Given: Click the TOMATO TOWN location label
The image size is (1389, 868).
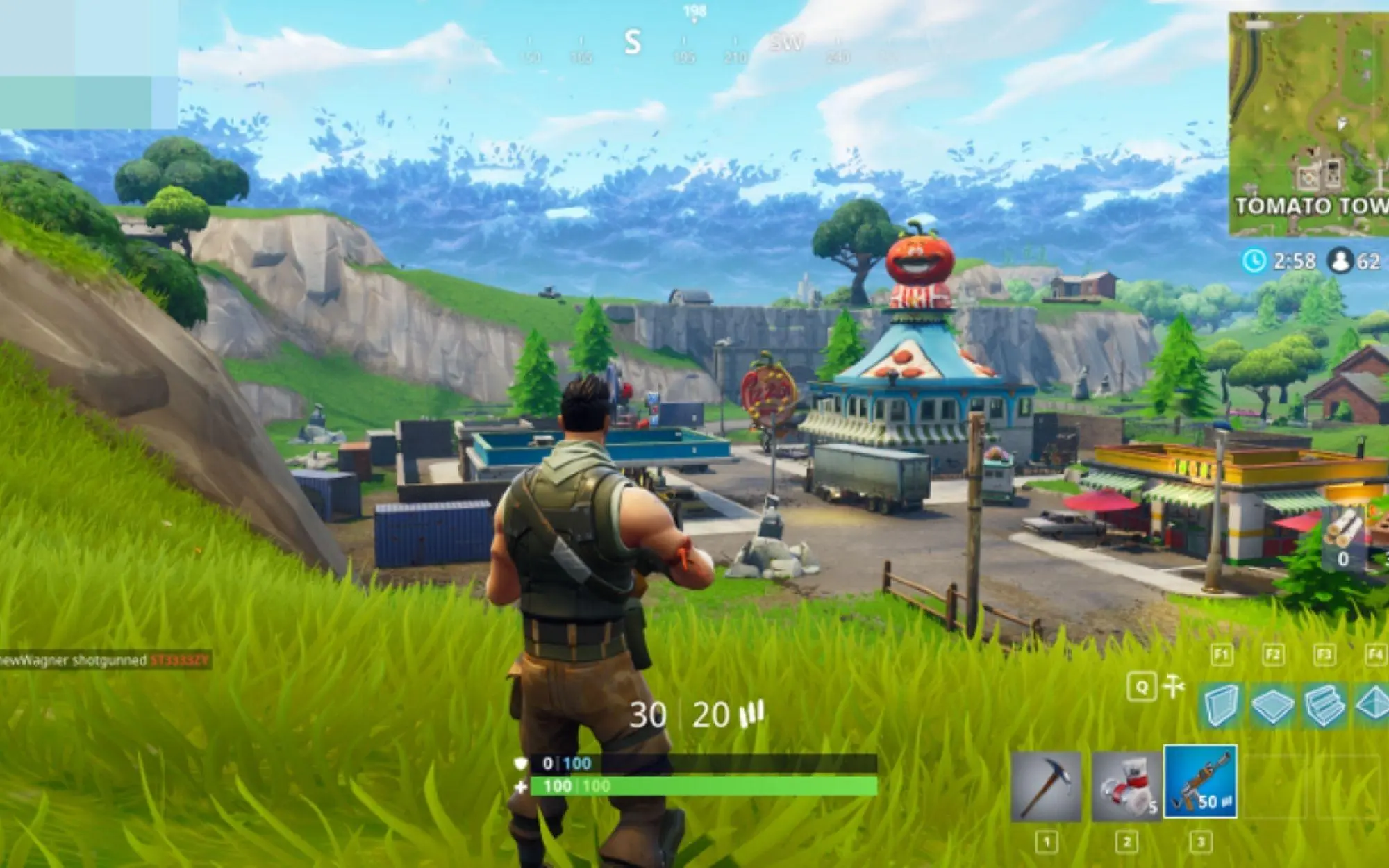Looking at the screenshot, I should 1310,204.
